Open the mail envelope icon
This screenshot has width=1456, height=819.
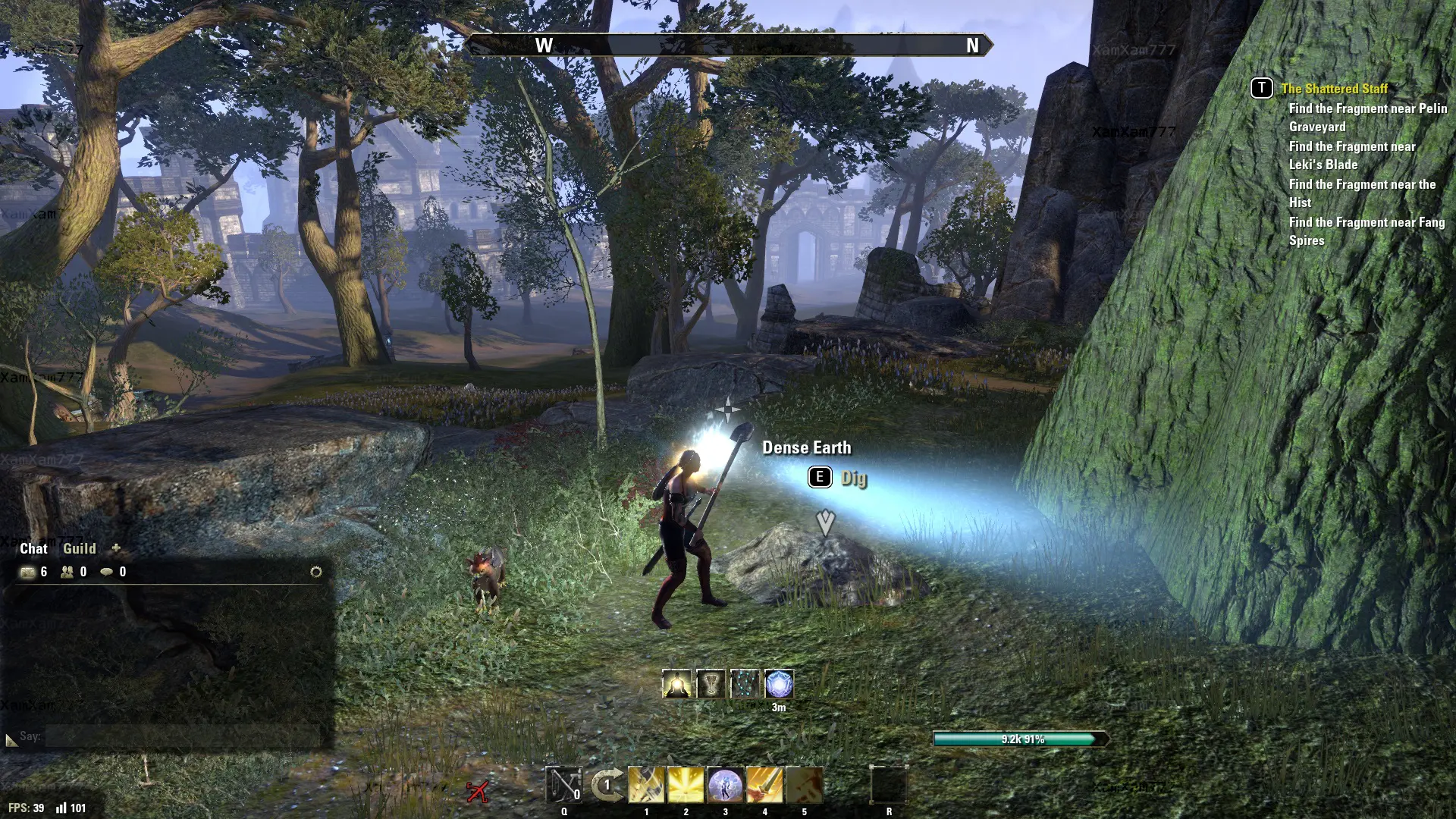[x=28, y=572]
